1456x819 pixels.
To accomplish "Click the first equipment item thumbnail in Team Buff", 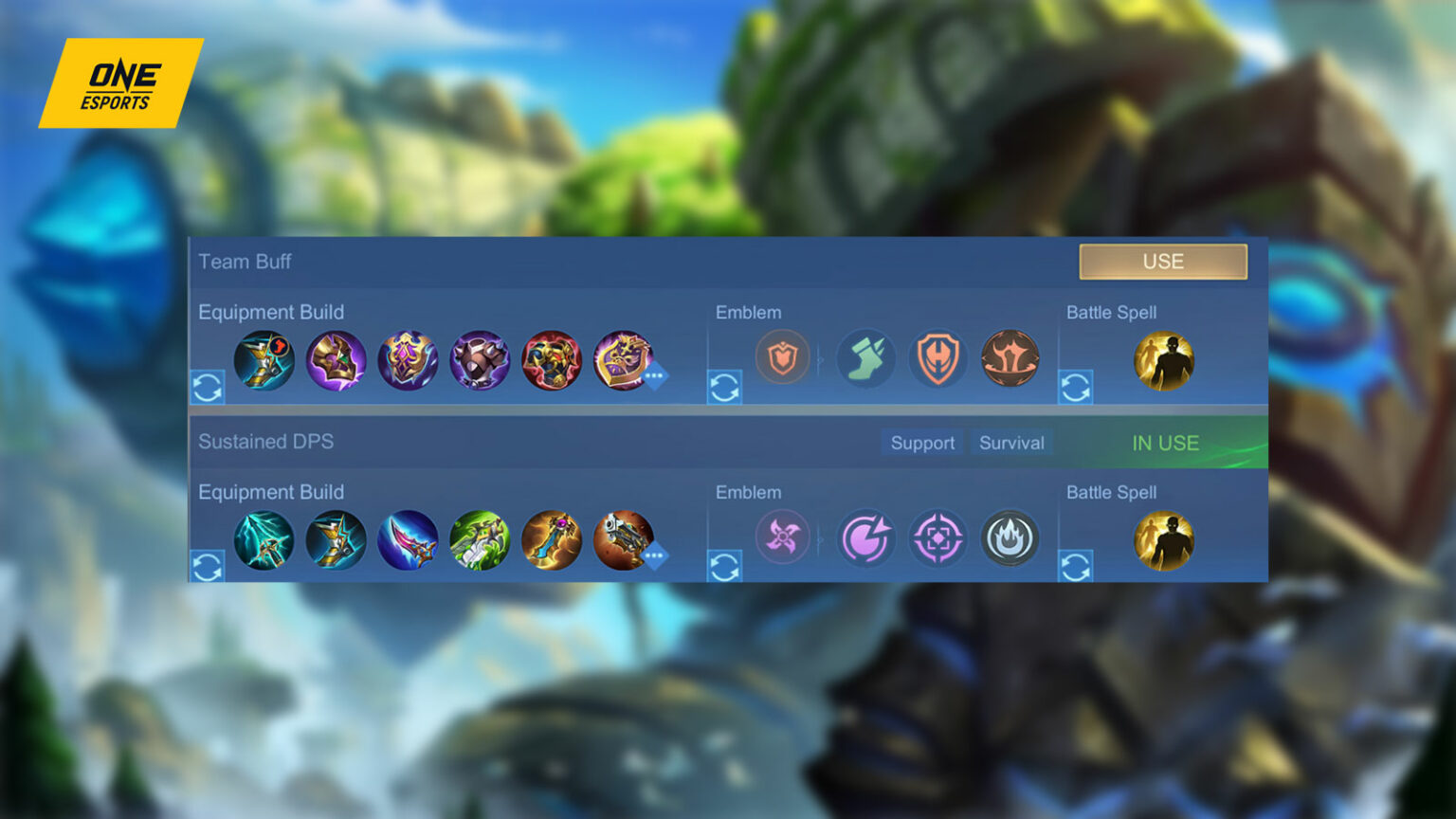I will [264, 360].
